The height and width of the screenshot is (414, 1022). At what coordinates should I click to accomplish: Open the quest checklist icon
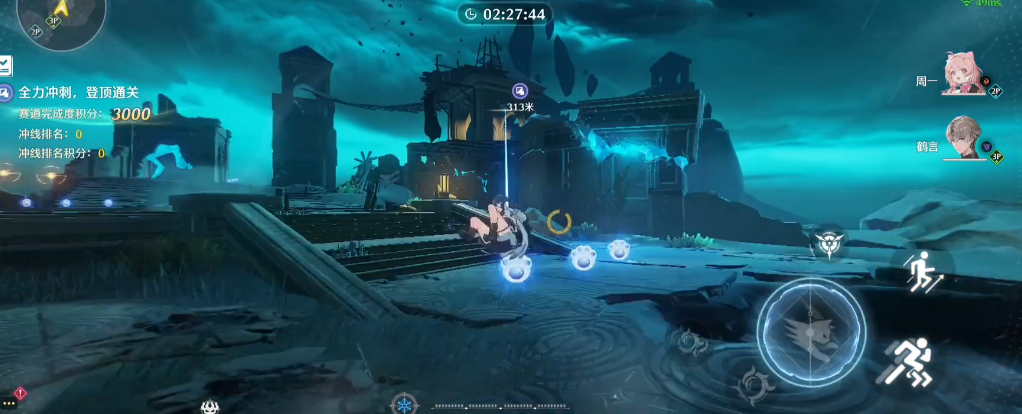click(x=5, y=66)
